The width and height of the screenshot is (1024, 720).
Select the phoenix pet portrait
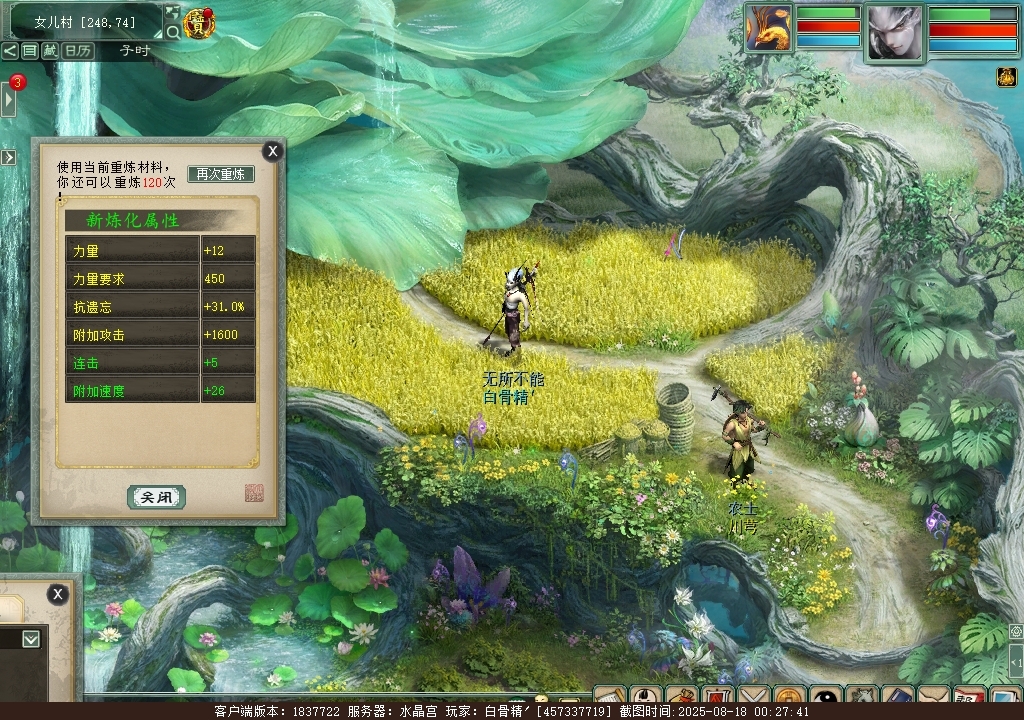pos(768,28)
